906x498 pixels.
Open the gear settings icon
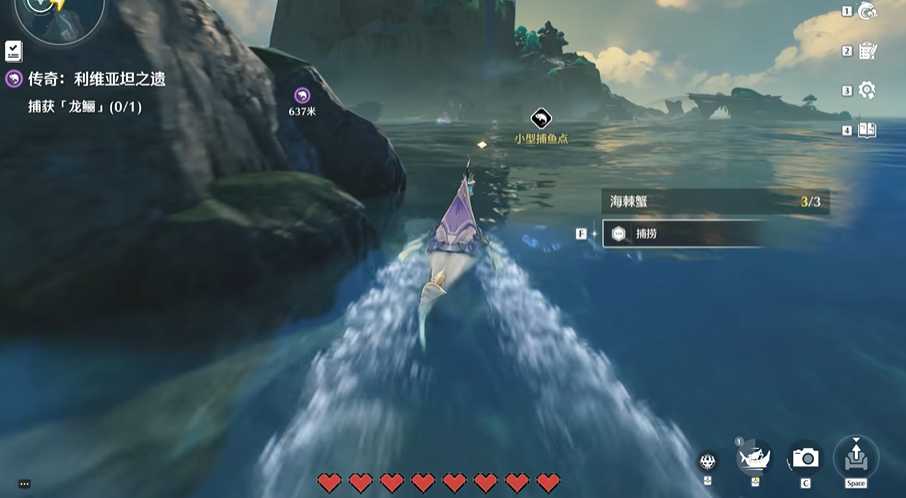click(x=867, y=90)
